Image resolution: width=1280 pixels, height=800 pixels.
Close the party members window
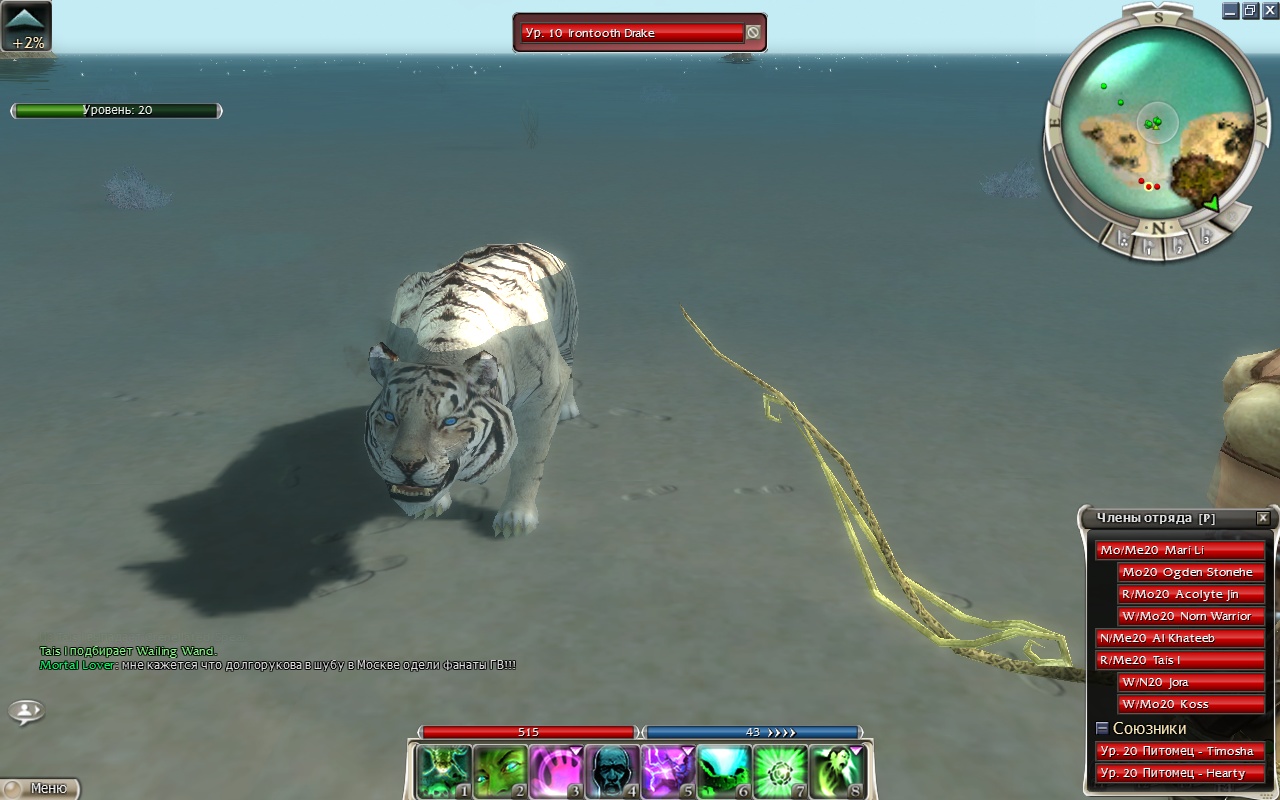1263,518
